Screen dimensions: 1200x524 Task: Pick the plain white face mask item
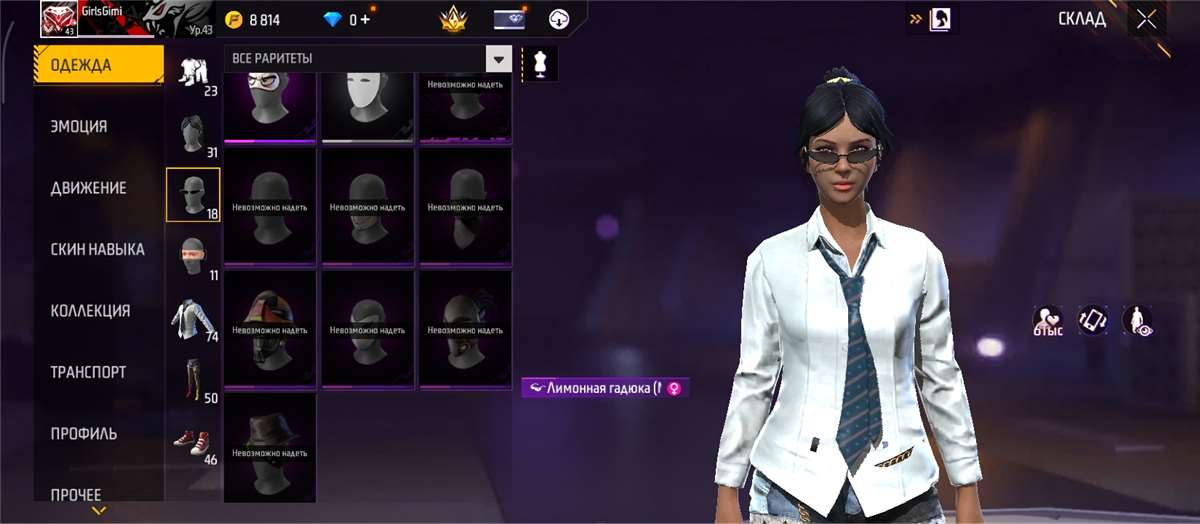click(367, 108)
